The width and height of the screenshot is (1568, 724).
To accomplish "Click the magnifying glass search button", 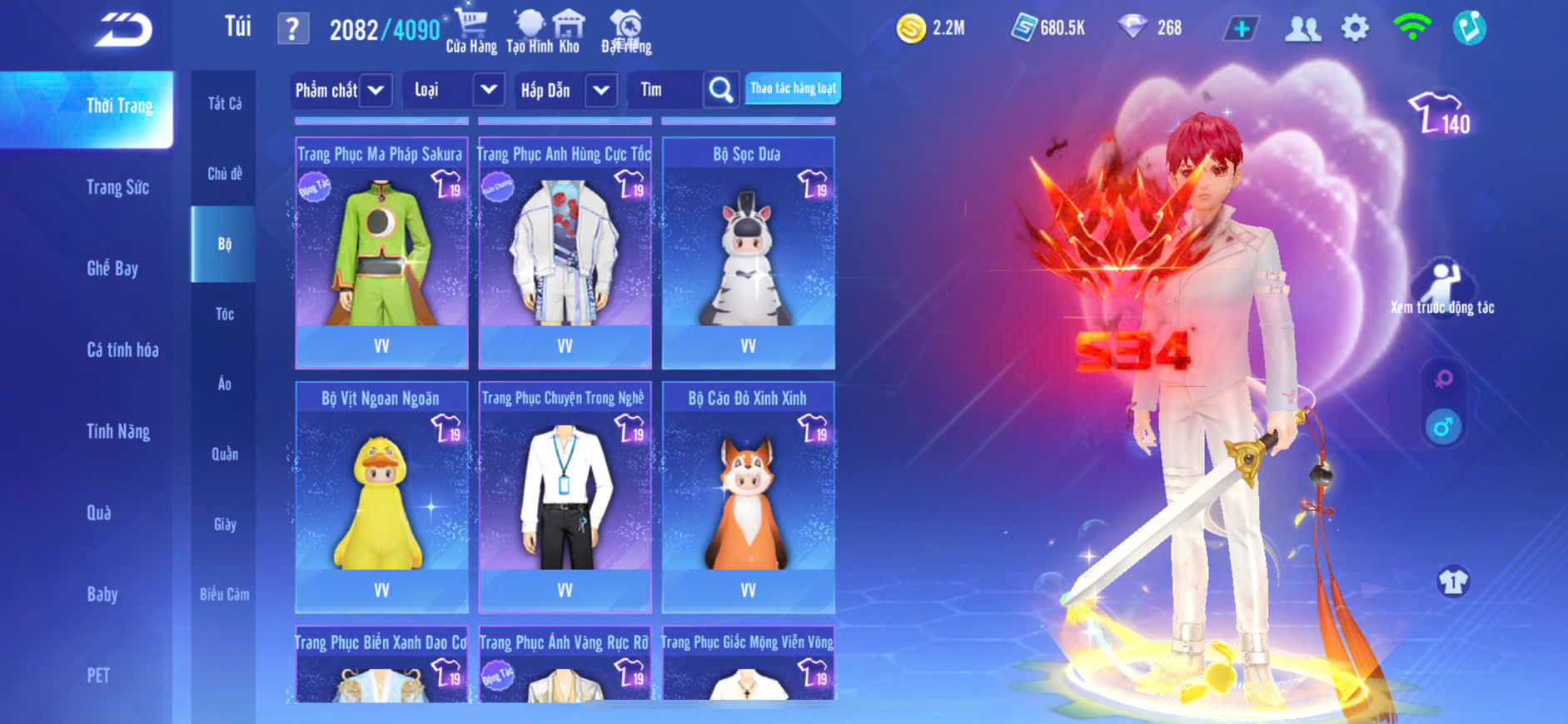I will pos(721,90).
